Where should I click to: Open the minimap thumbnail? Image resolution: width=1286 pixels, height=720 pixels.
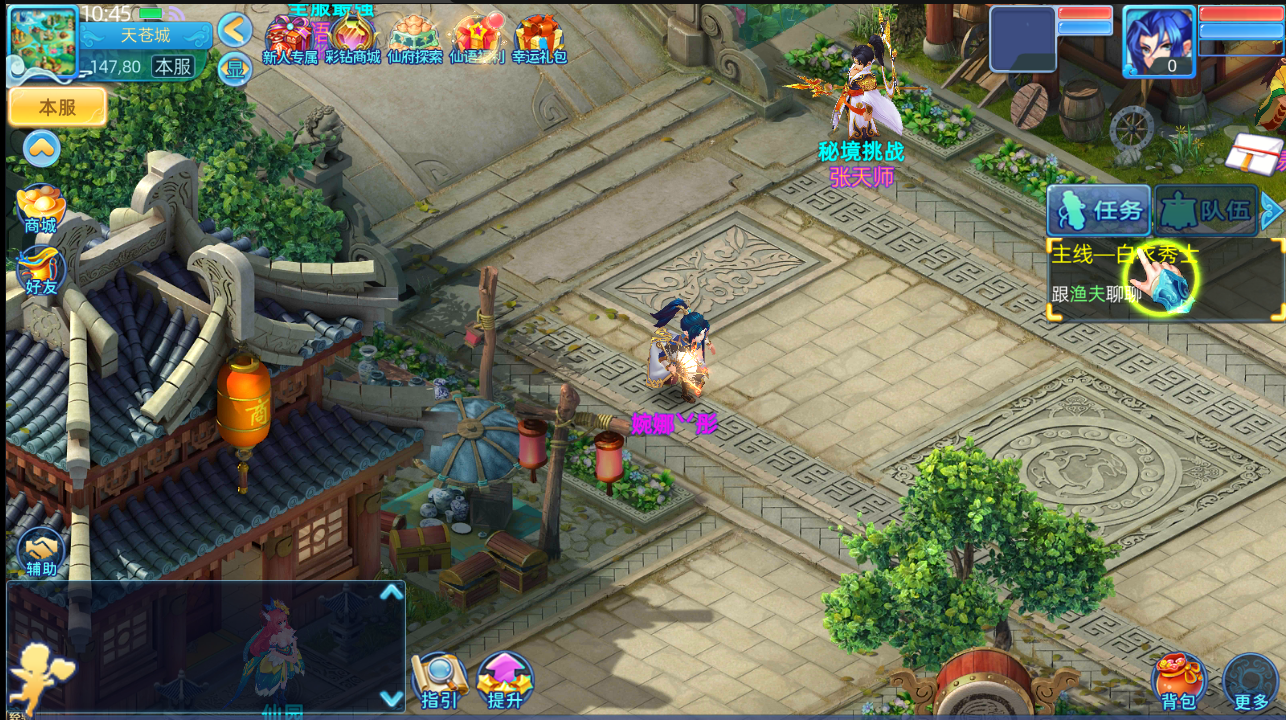tap(43, 42)
